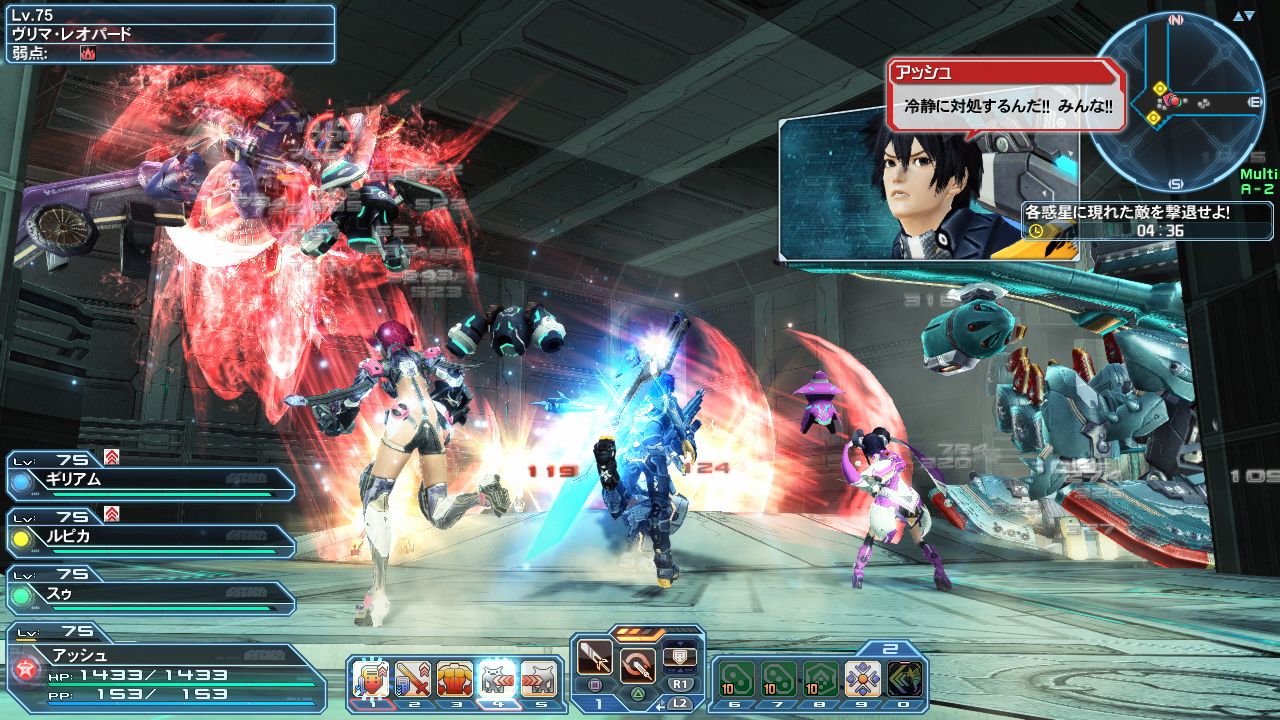Trigger the red muscular torso skill
Image resolution: width=1280 pixels, height=720 pixels.
(454, 680)
